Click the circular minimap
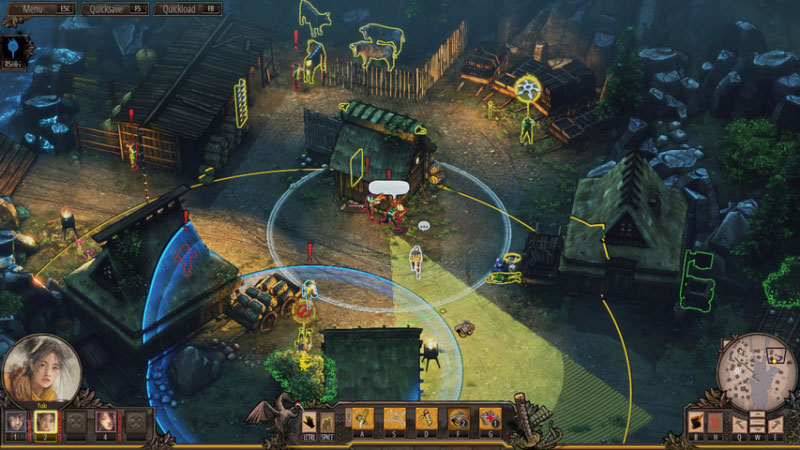 (x=756, y=369)
